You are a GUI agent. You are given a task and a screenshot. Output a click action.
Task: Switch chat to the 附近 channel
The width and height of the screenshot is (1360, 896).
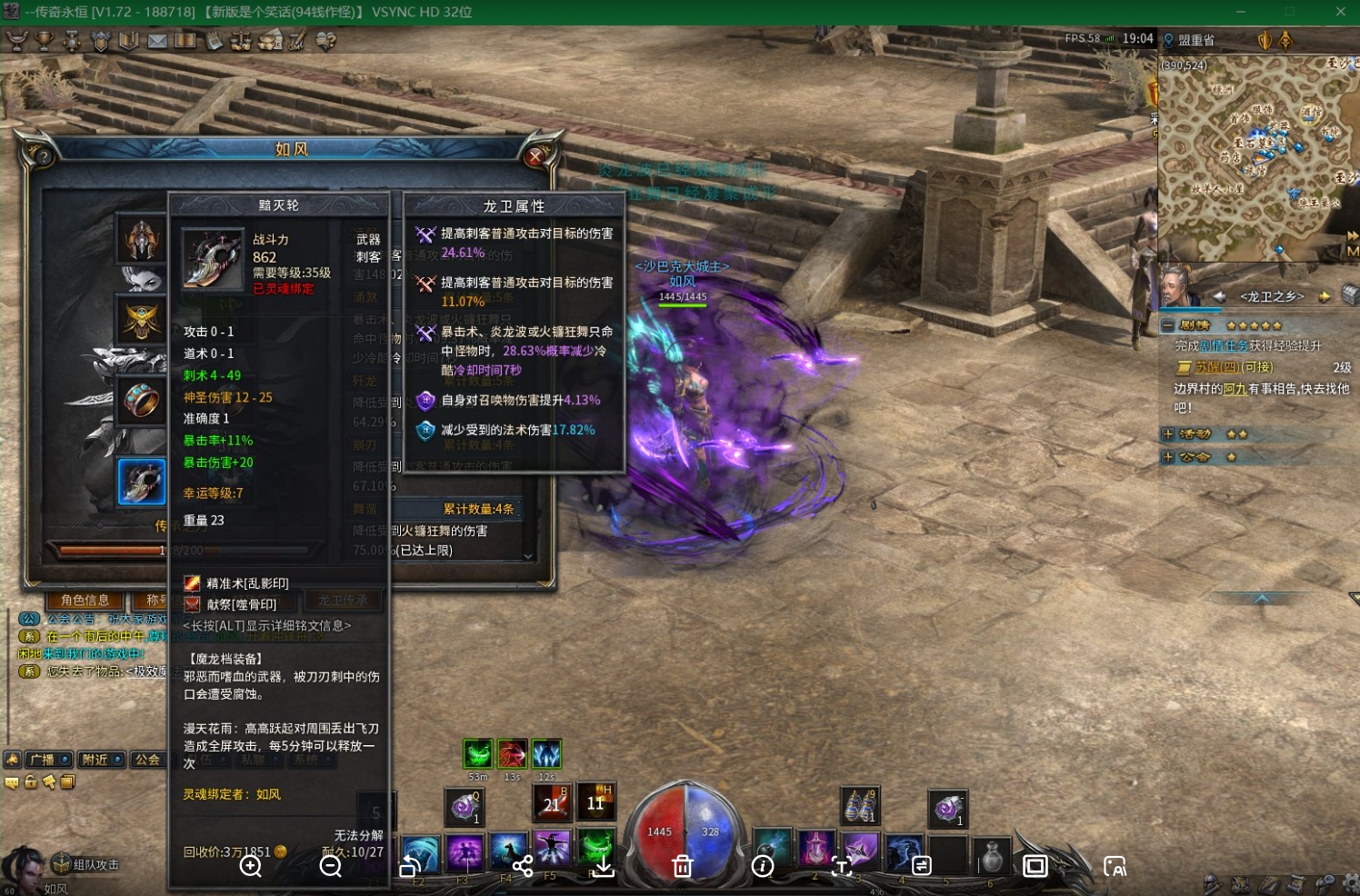pos(95,760)
